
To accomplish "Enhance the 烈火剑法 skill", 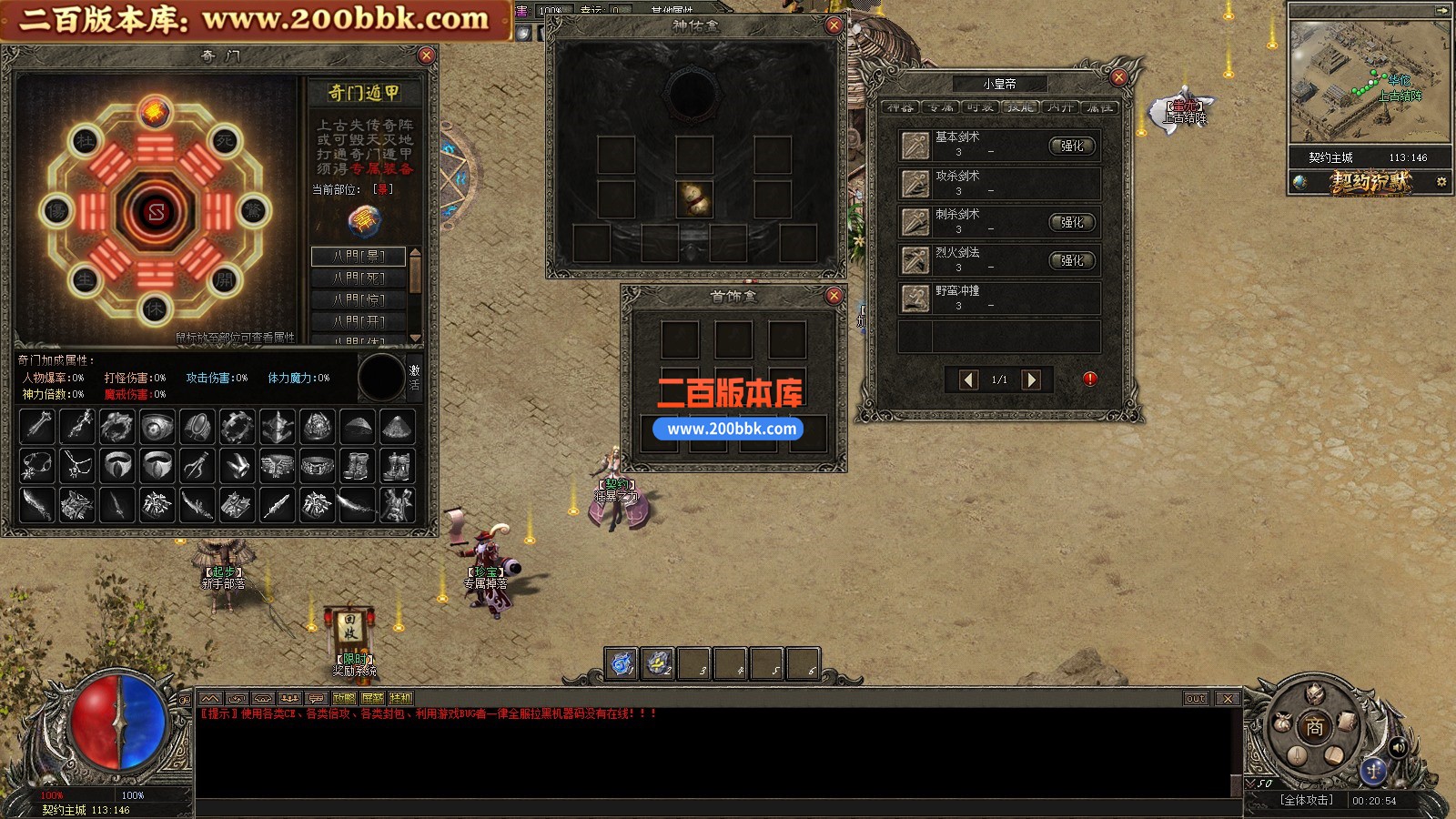I will [1073, 260].
